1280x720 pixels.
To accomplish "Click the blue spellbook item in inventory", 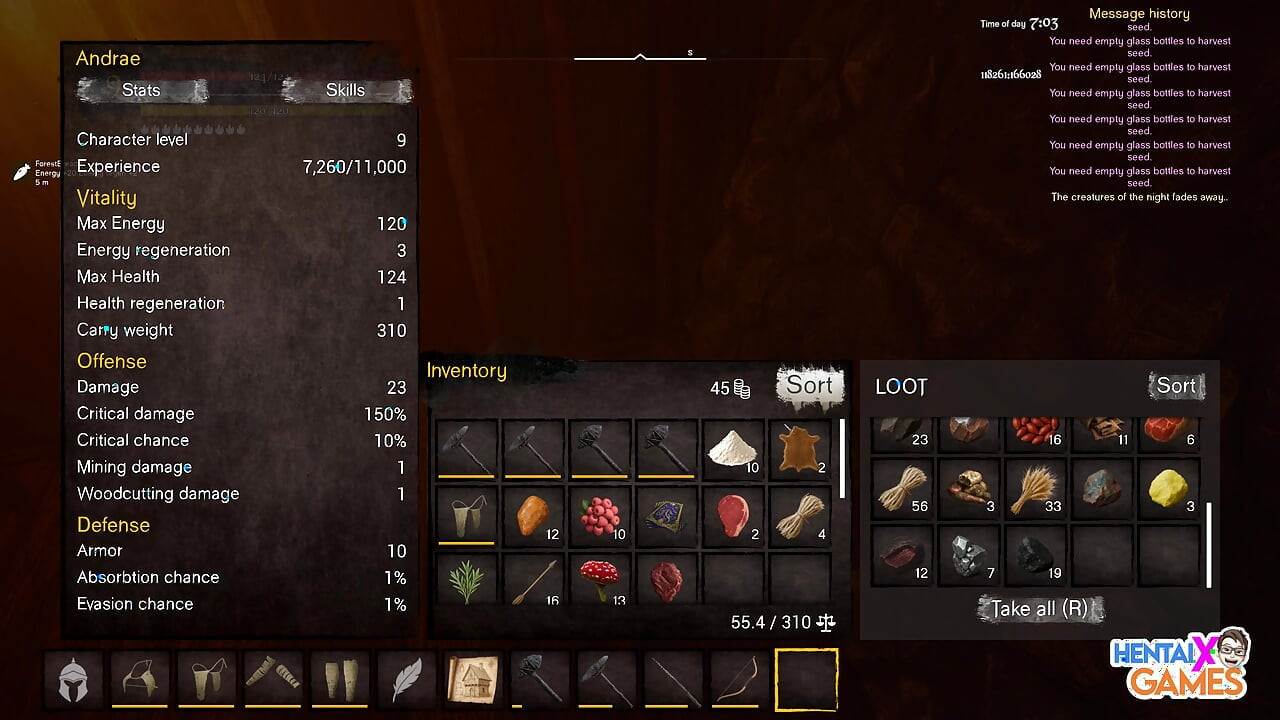I will [667, 516].
